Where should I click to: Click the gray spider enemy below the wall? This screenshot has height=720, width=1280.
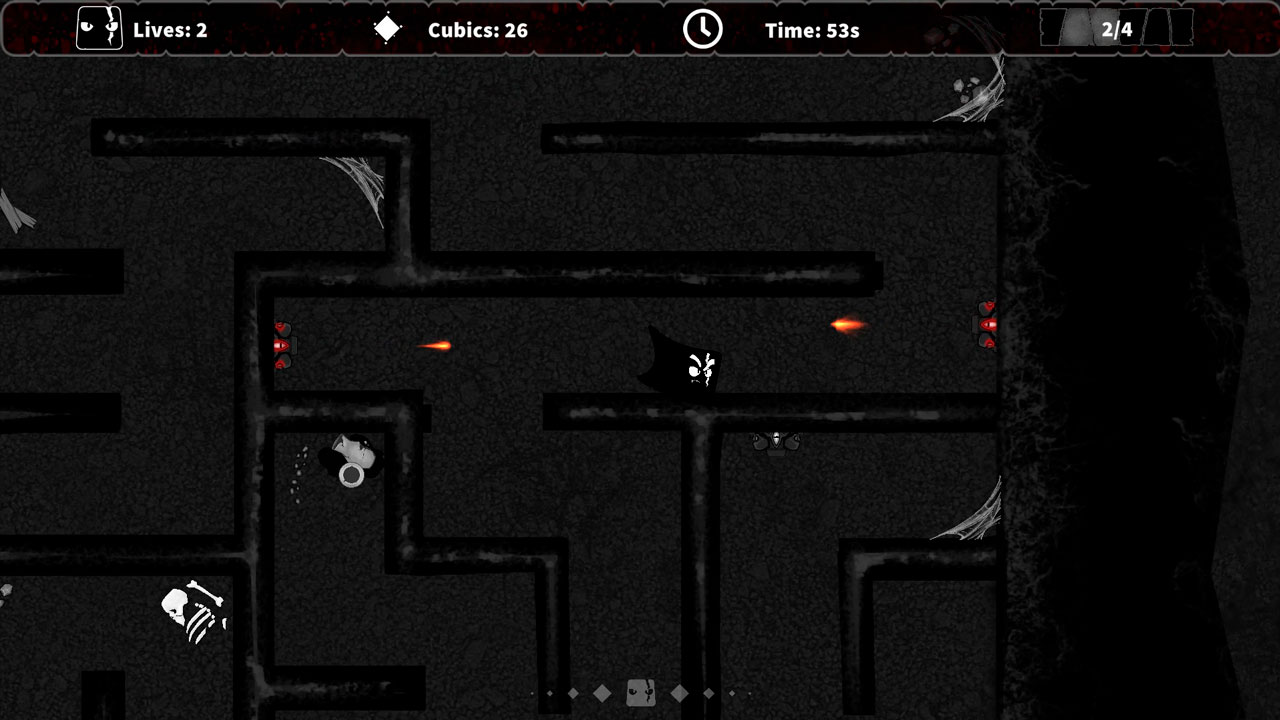coord(778,441)
